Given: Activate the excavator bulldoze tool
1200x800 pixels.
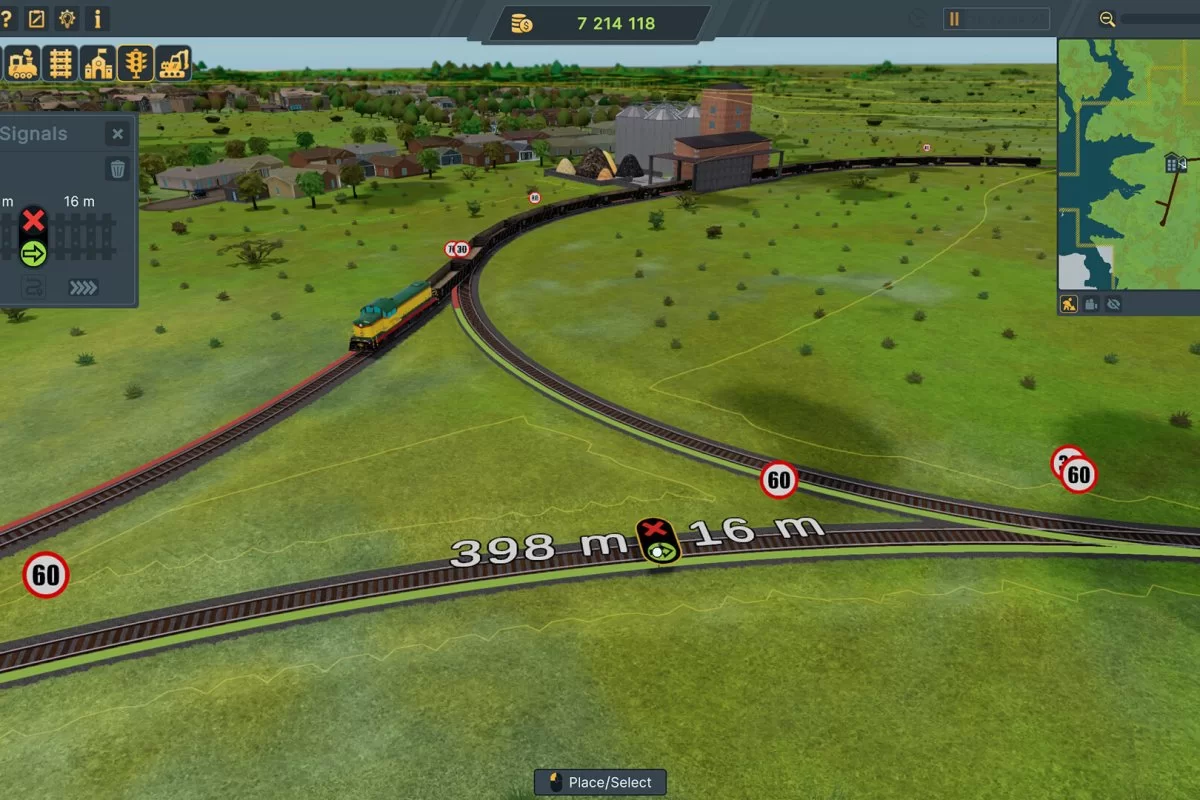Looking at the screenshot, I should (174, 64).
